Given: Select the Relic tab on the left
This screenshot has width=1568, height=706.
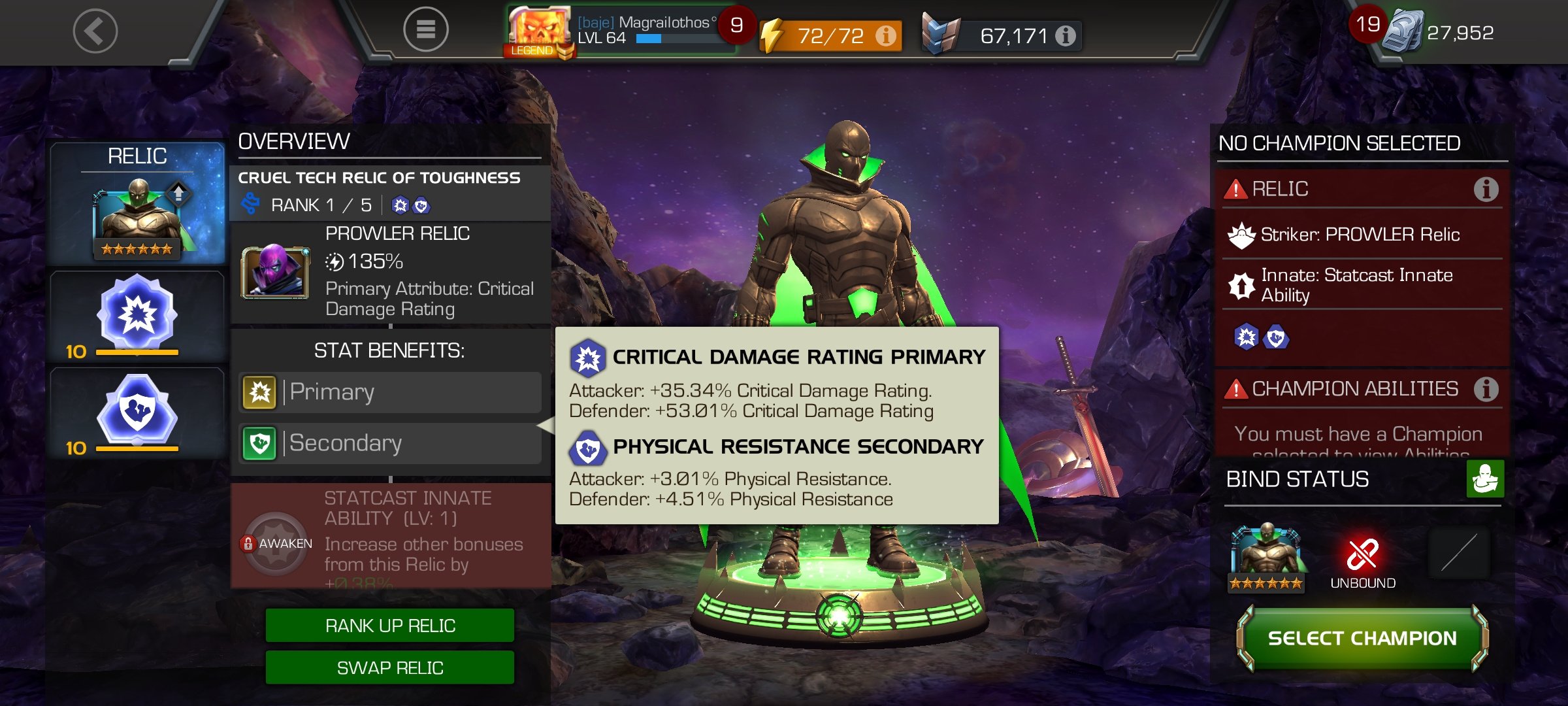Looking at the screenshot, I should 137,203.
